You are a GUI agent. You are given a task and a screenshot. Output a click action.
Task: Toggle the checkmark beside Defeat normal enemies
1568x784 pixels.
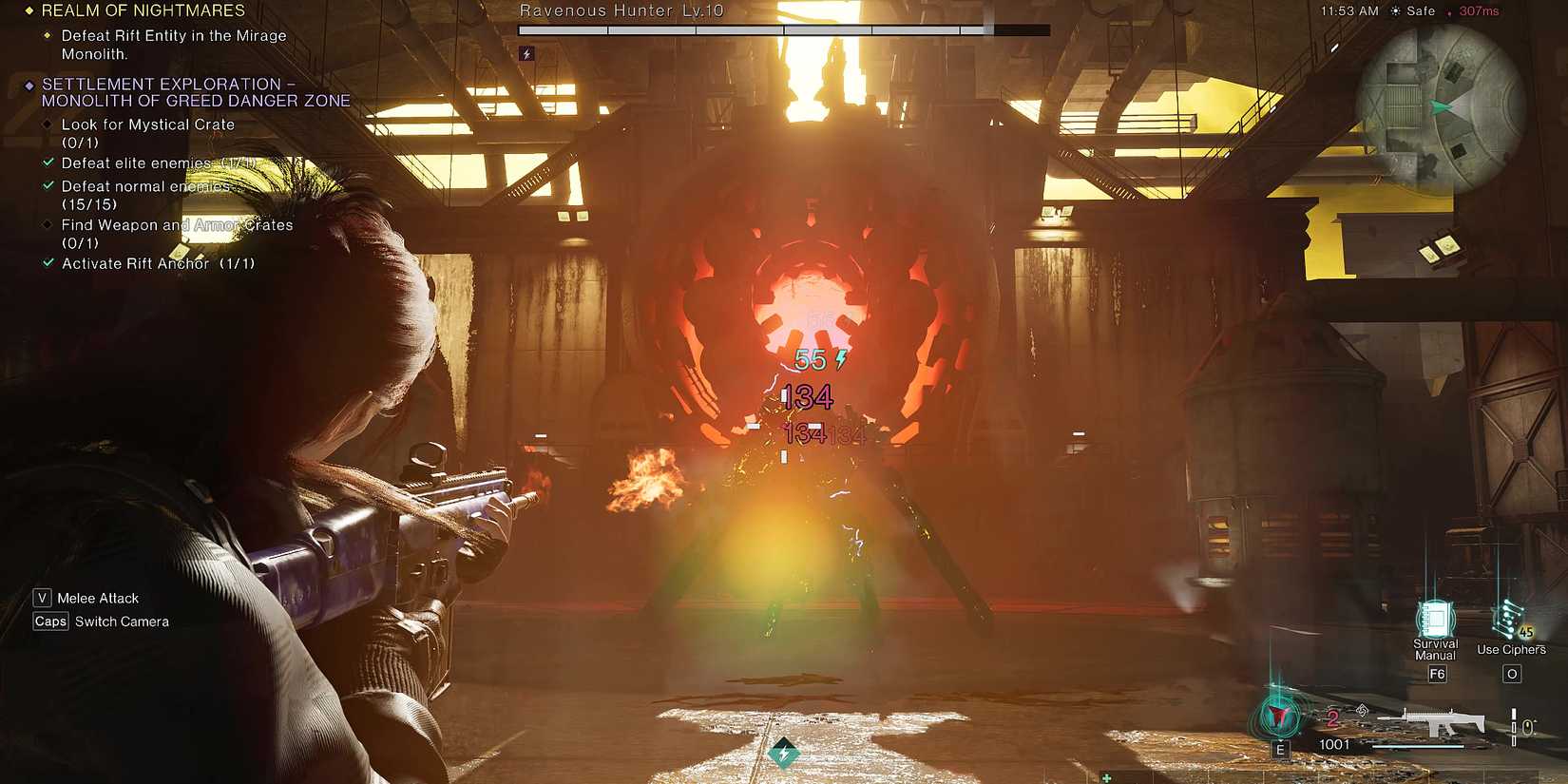click(x=48, y=186)
